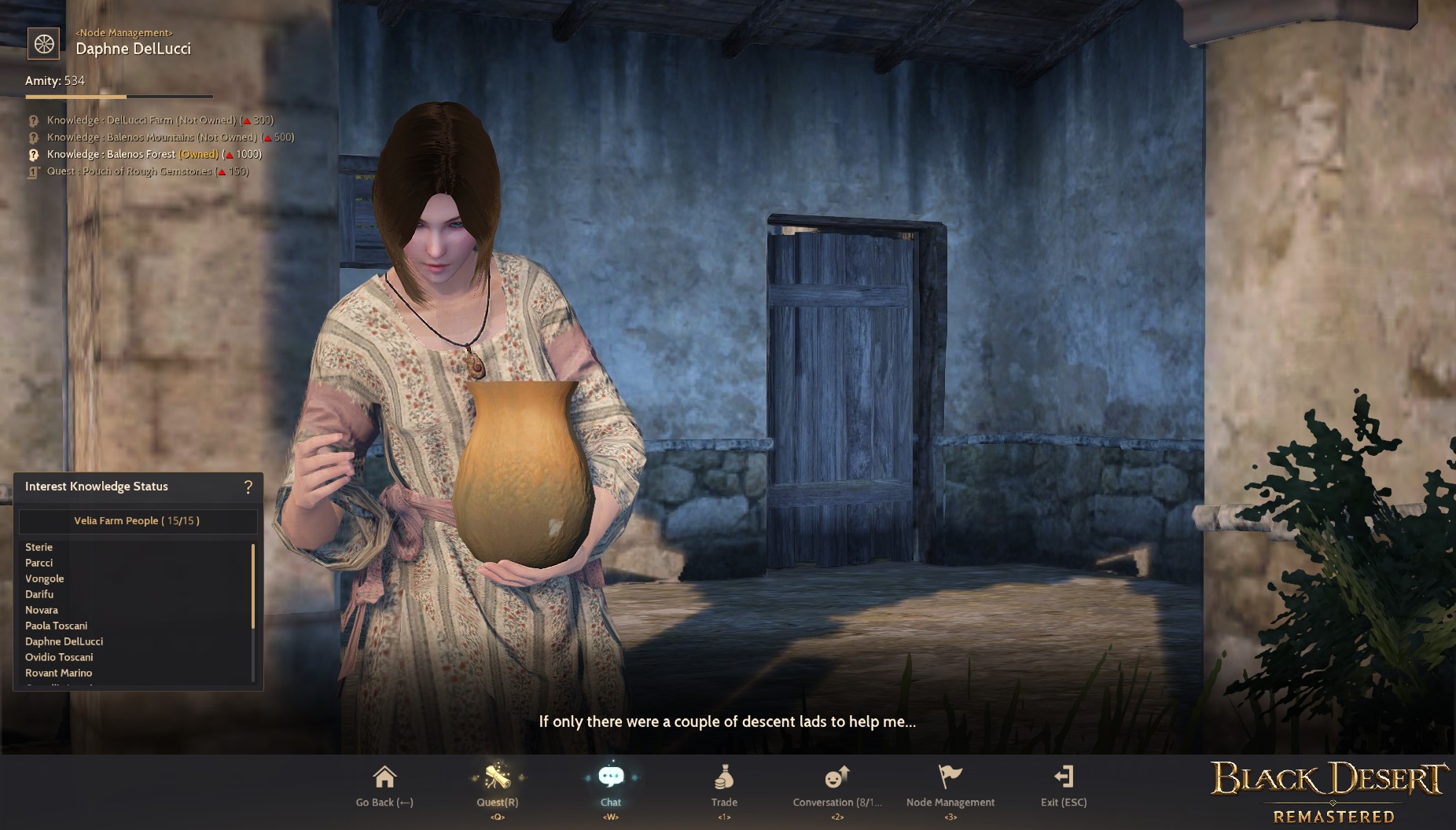The width and height of the screenshot is (1456, 830).
Task: Select Knowledge: DelLucci Farm option
Action: tap(160, 119)
